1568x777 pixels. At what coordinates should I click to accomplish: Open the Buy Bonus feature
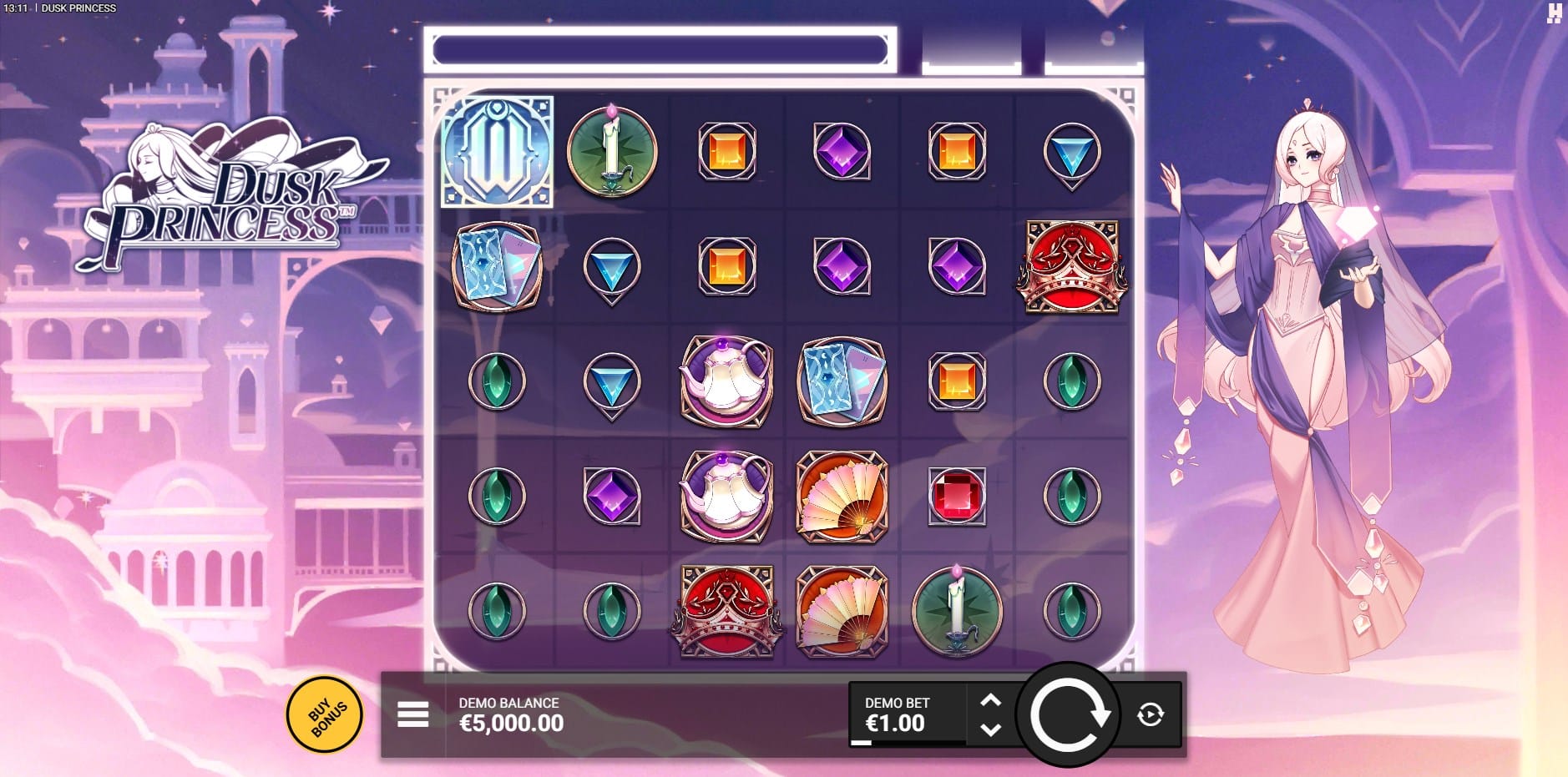click(325, 714)
